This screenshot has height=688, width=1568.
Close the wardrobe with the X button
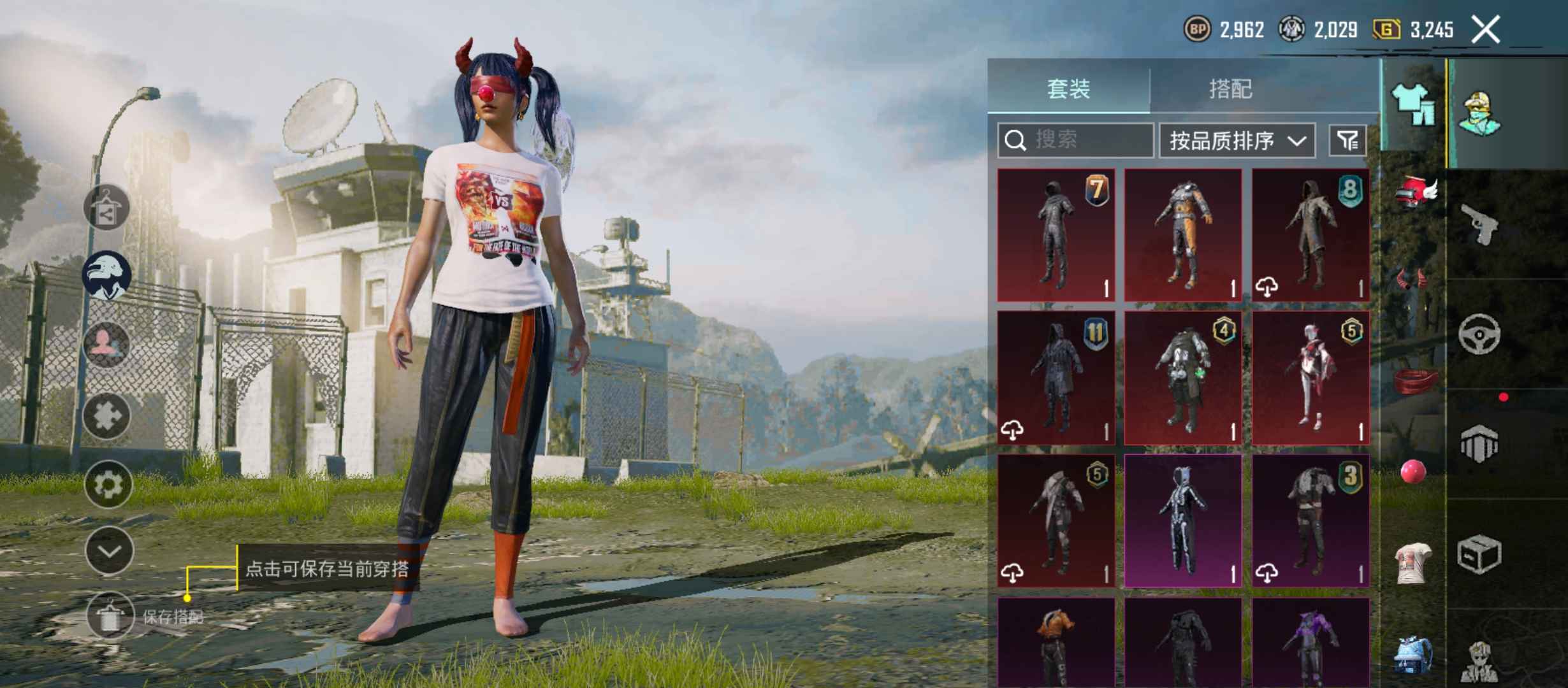1485,30
